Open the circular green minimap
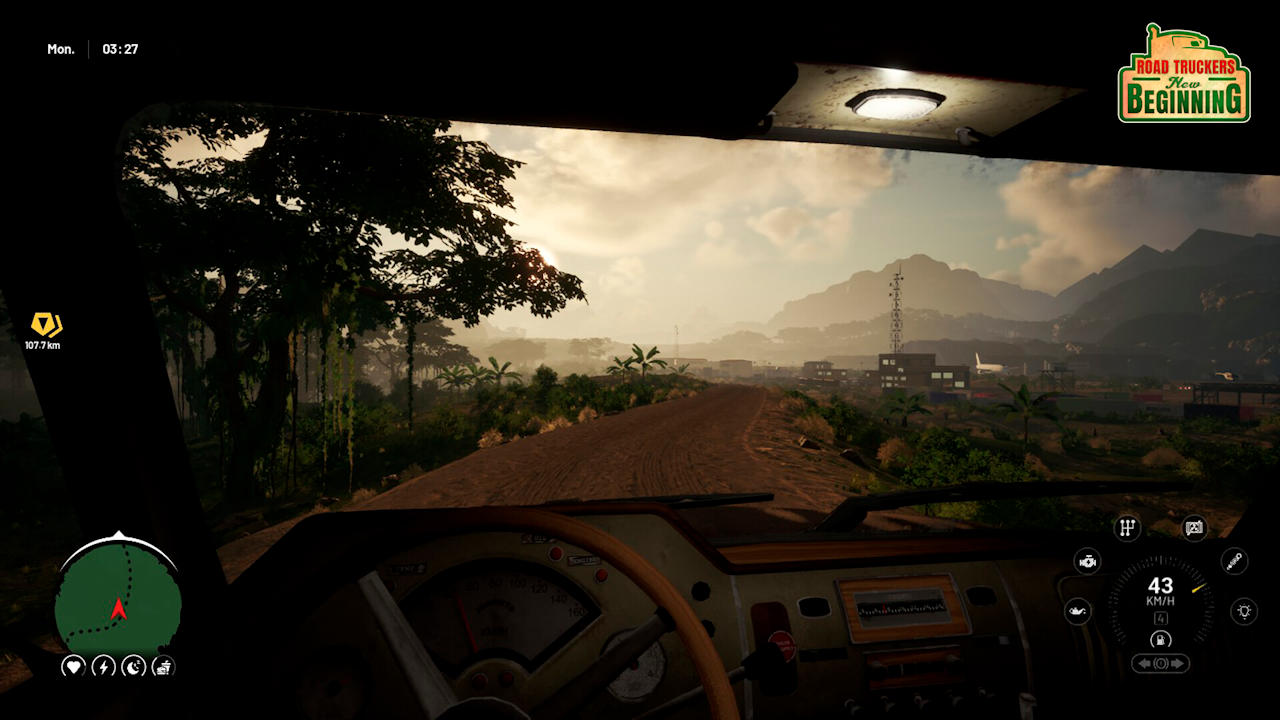The image size is (1280, 720). 118,599
